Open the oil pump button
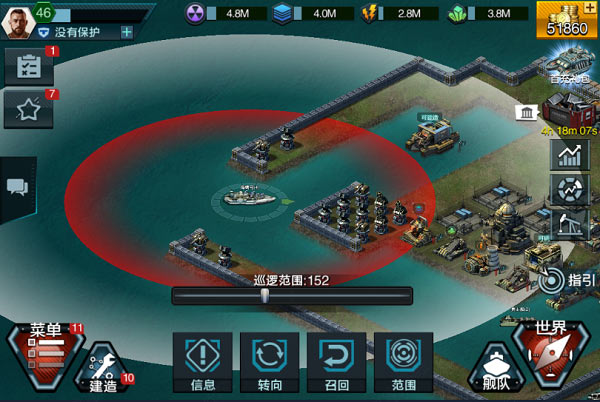Image resolution: width=600 pixels, height=402 pixels. 567,224
